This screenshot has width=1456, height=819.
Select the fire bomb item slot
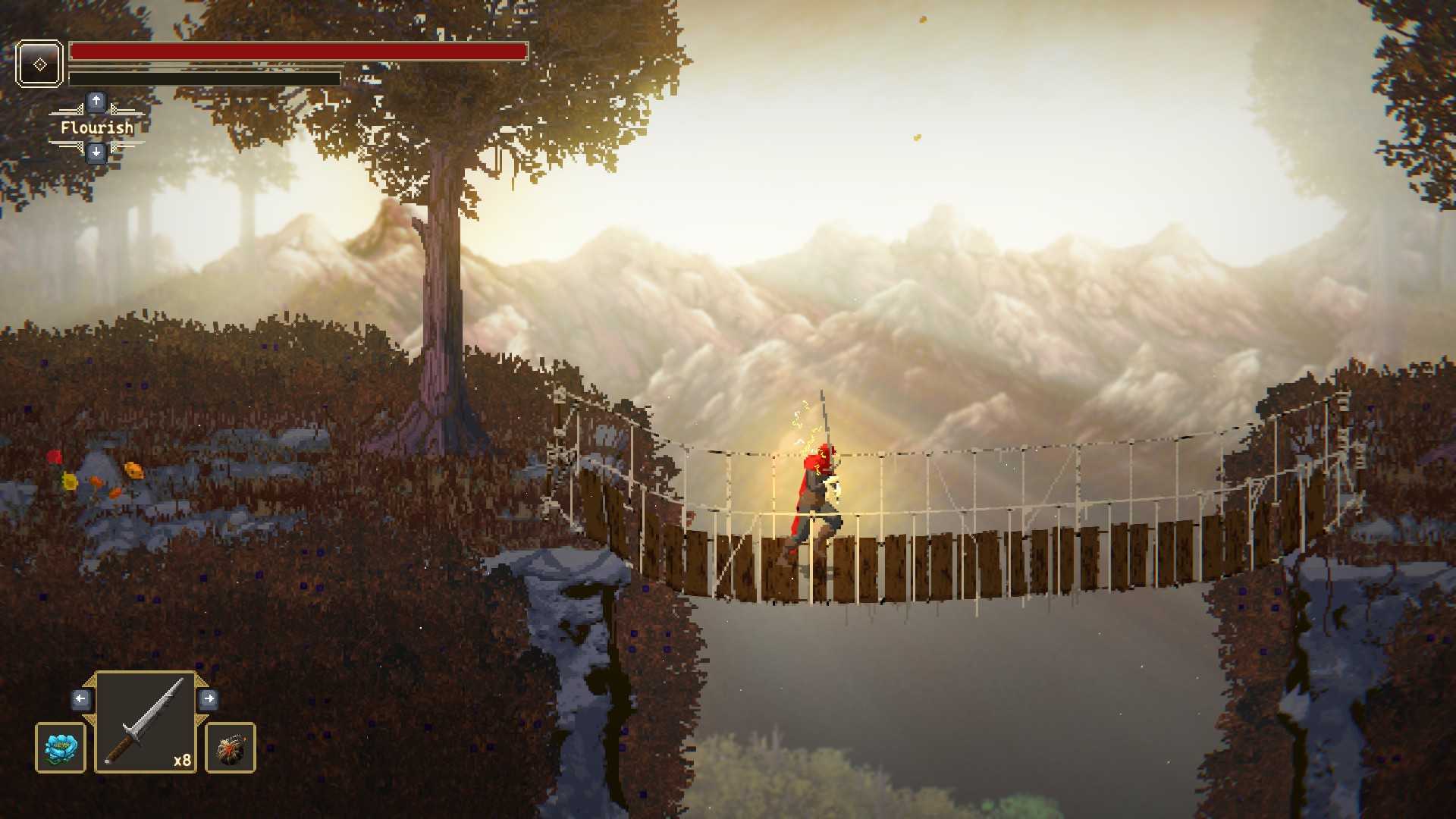point(231,748)
